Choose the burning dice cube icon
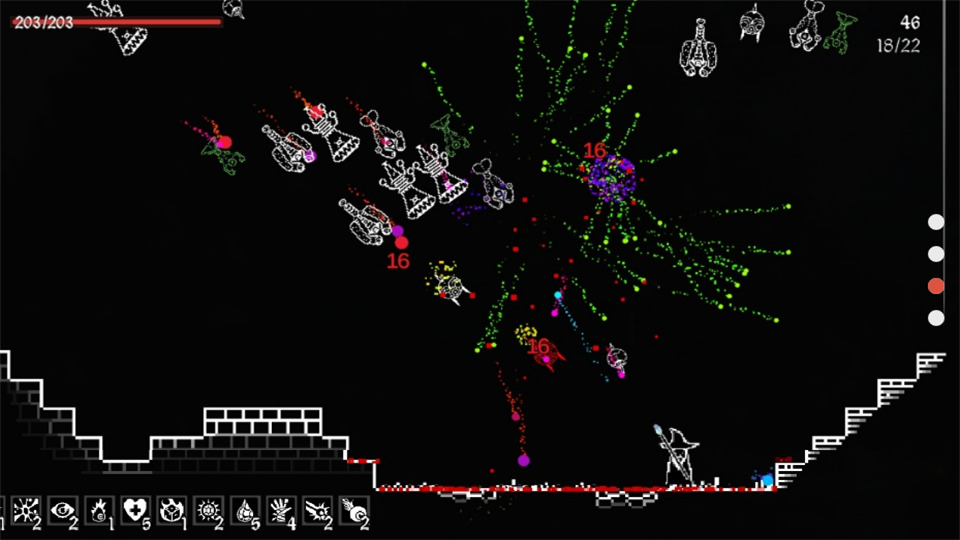The width and height of the screenshot is (960, 540). [171, 510]
